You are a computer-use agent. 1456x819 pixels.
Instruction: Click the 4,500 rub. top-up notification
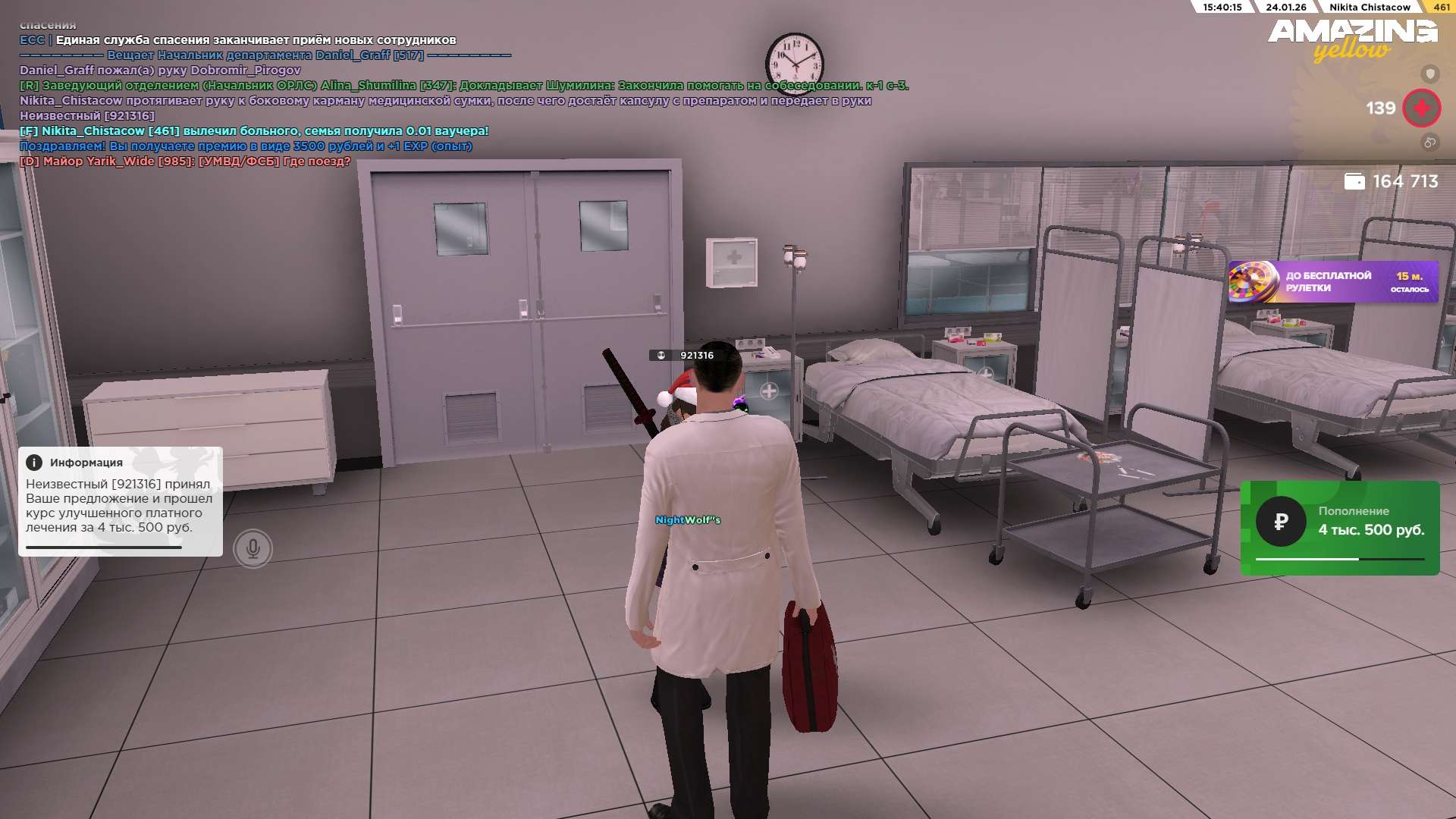[x=1339, y=528]
